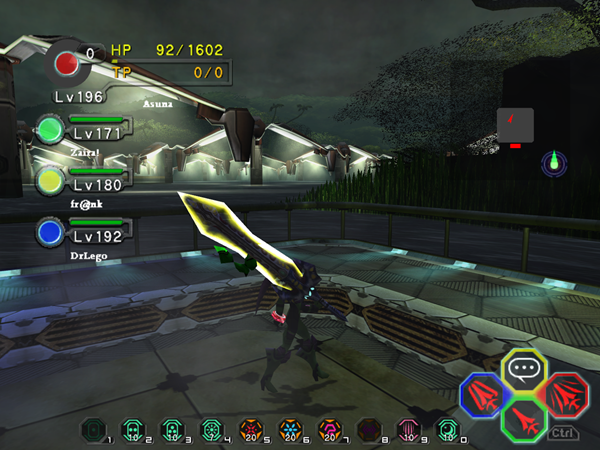Use the green item in quick slot 3
The image size is (600, 450).
tap(171, 429)
